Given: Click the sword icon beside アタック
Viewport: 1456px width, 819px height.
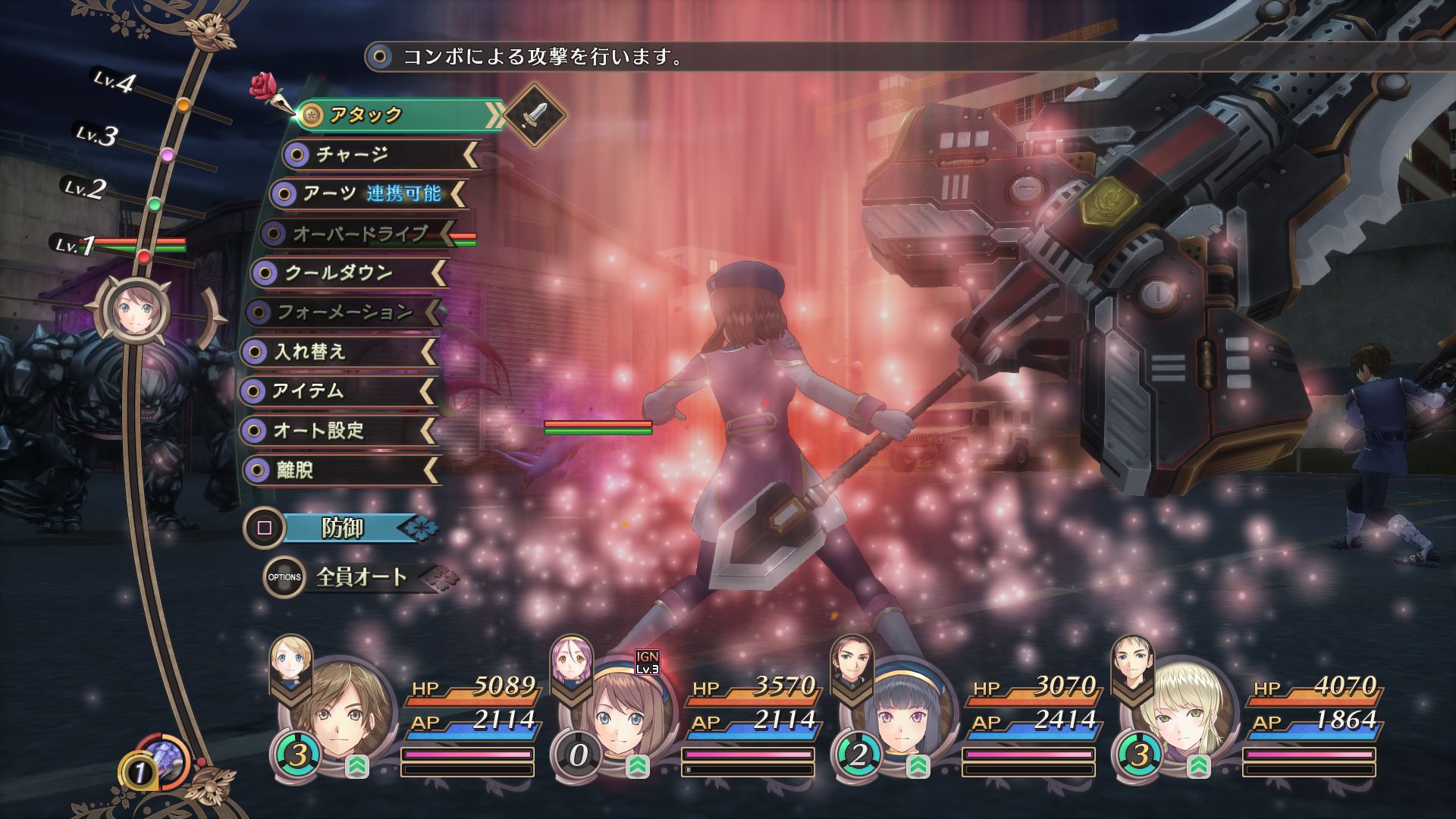Looking at the screenshot, I should [535, 115].
